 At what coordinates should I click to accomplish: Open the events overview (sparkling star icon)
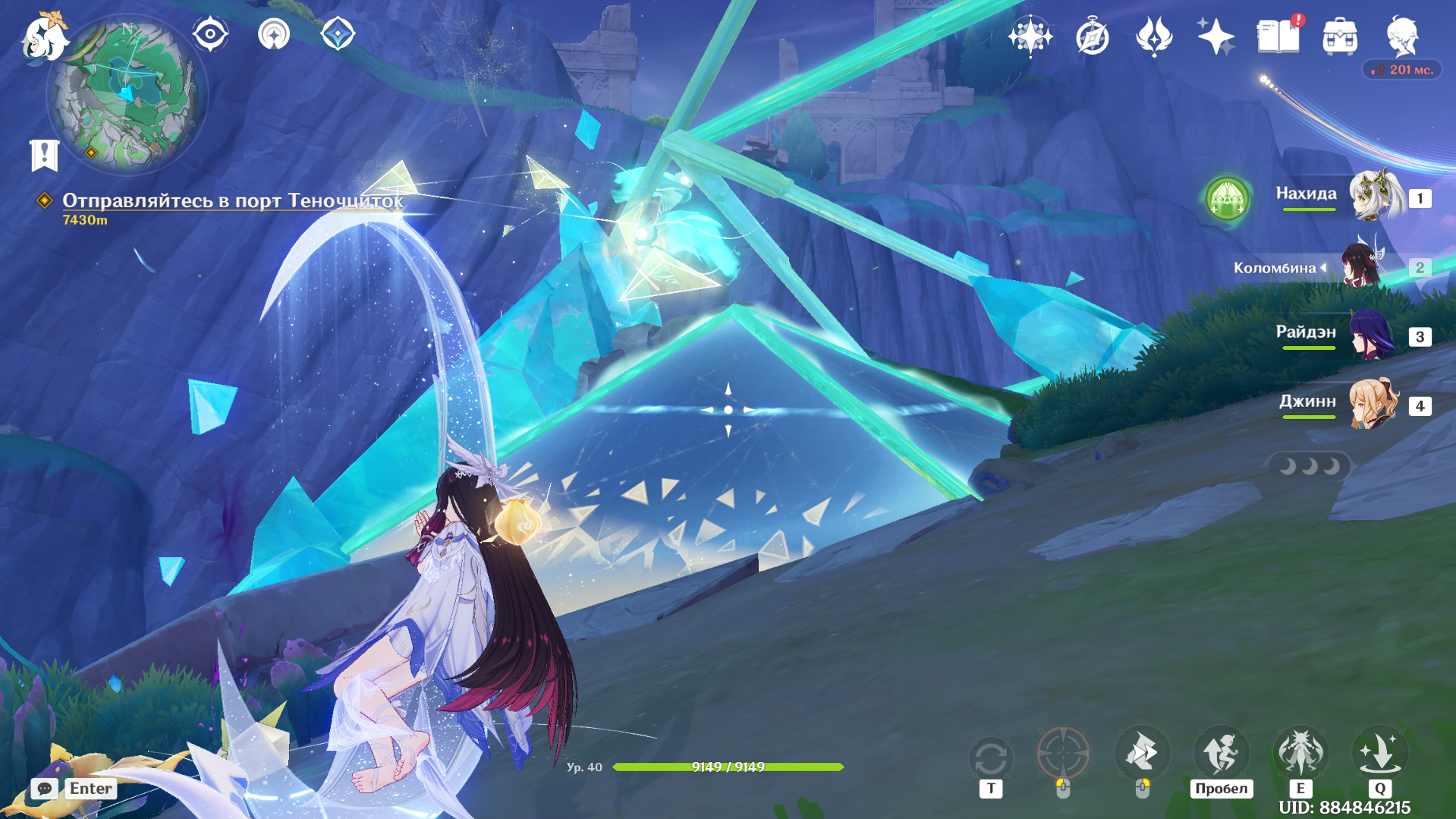tap(1214, 35)
